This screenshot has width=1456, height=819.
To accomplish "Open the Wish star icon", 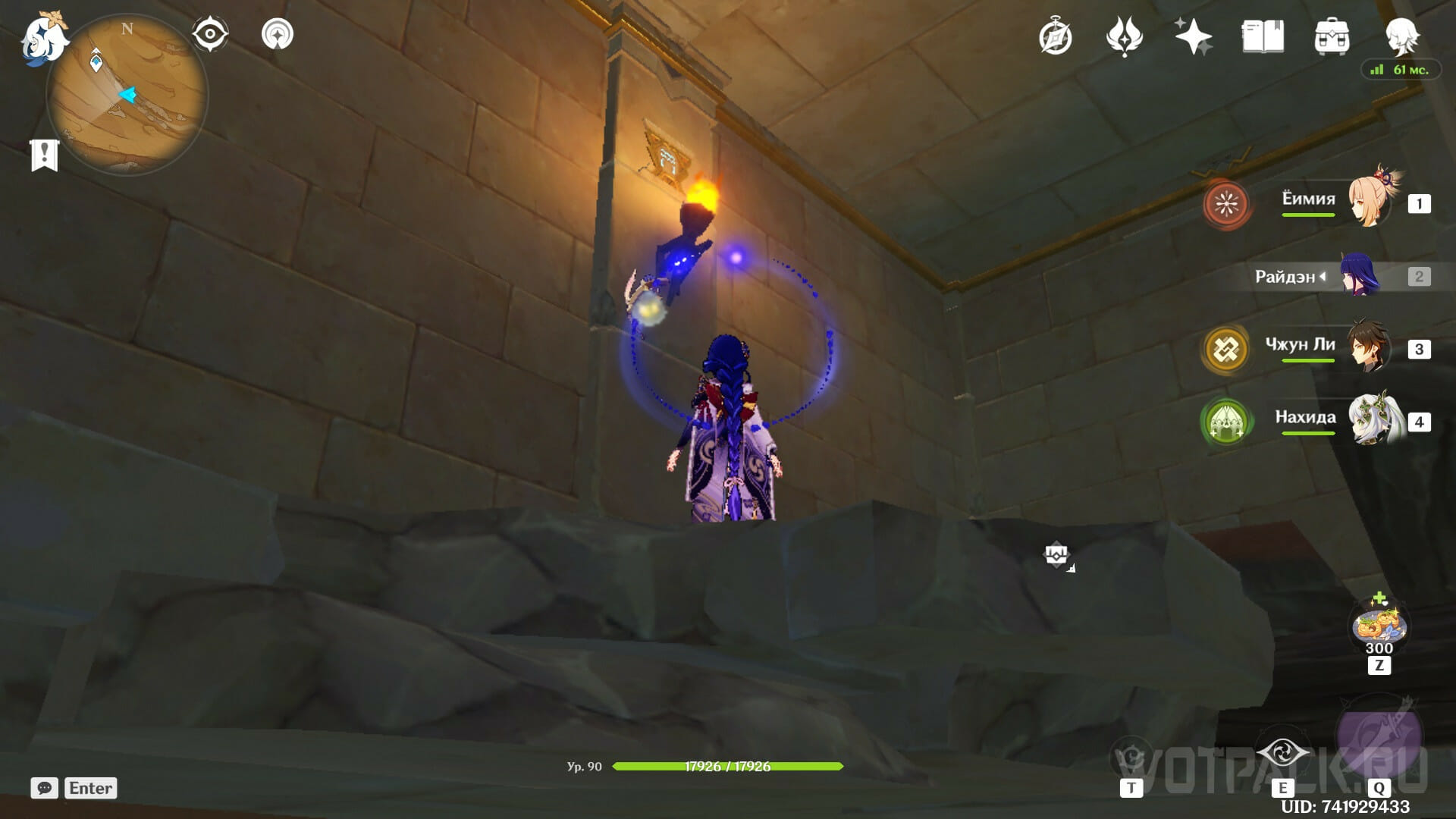I will (x=1193, y=36).
